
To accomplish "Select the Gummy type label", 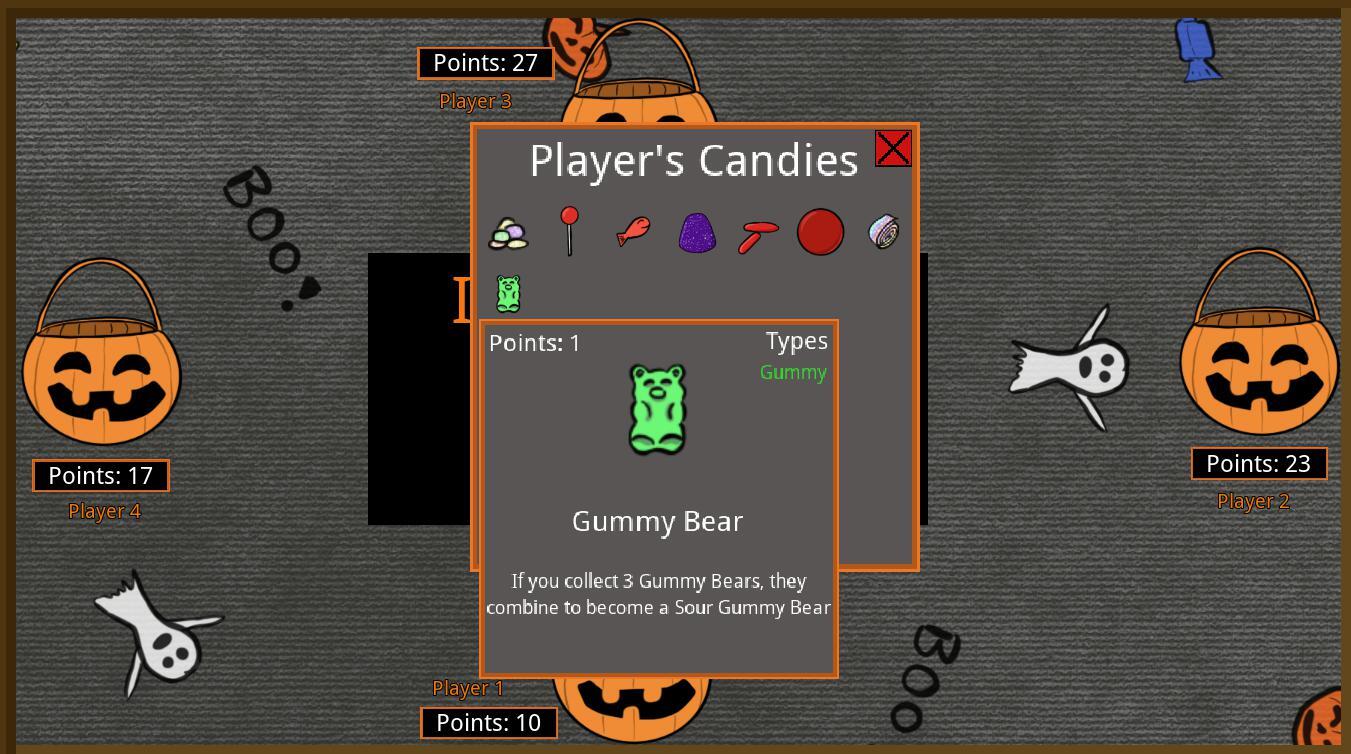I will click(792, 372).
